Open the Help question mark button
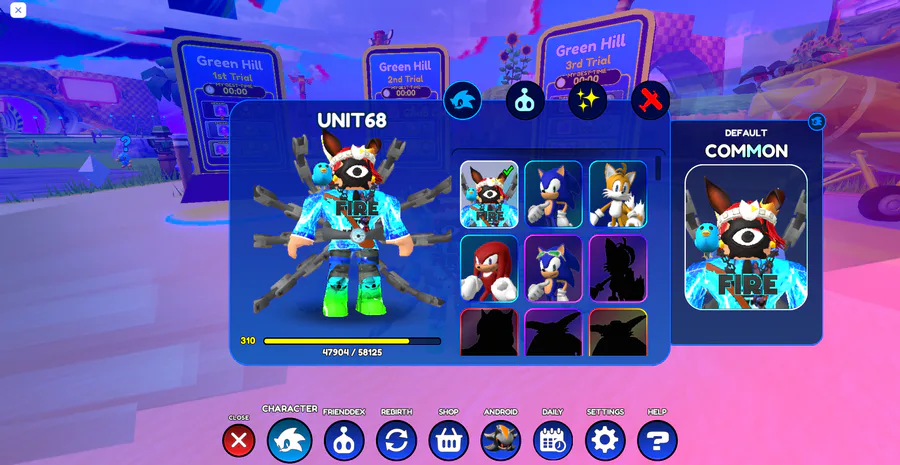900x465 pixels. (657, 440)
